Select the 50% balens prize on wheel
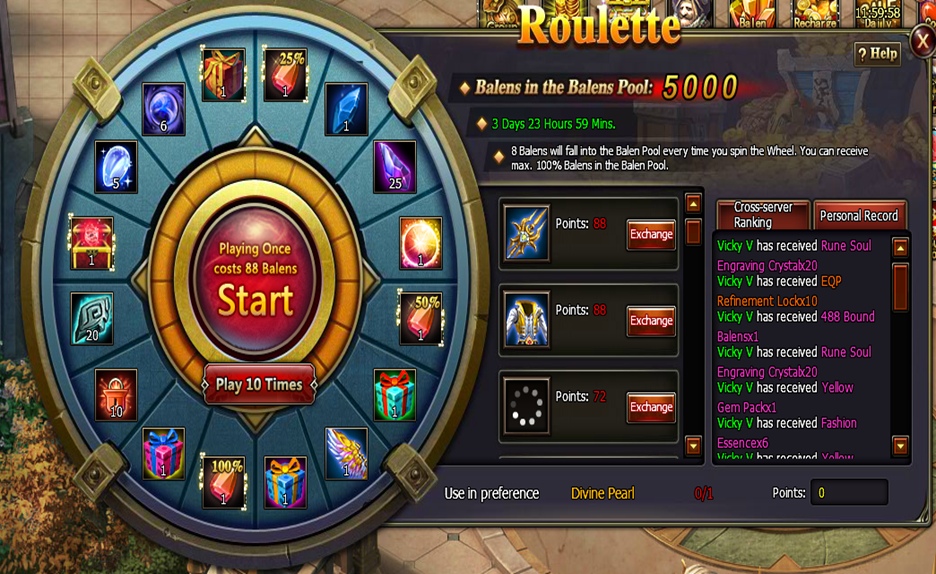 pos(420,317)
